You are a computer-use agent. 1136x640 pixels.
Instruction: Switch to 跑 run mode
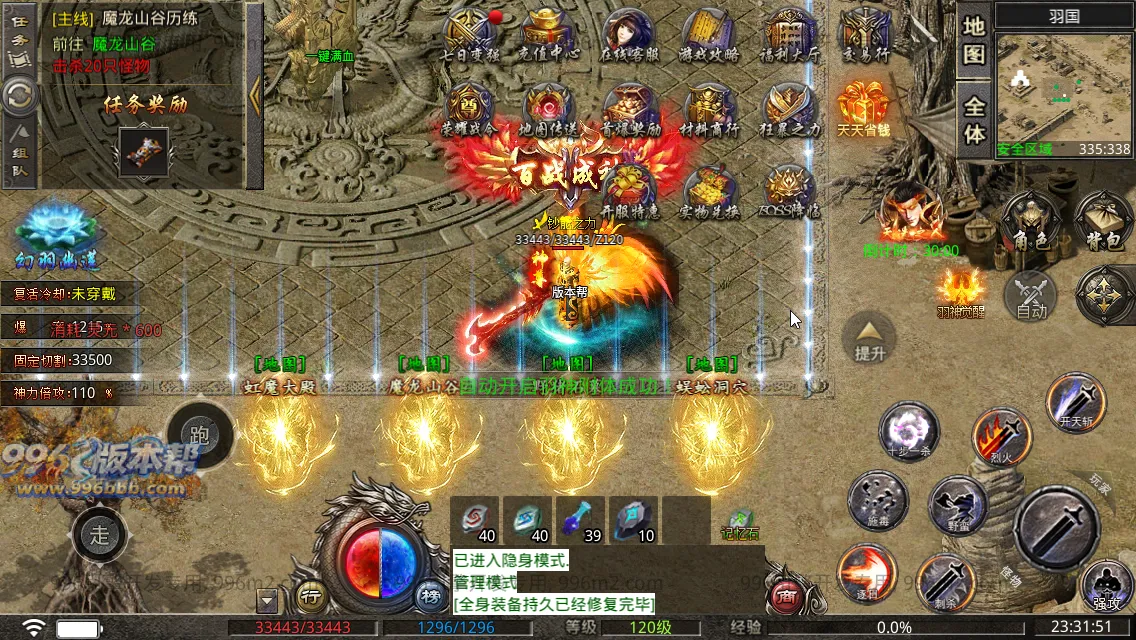pos(199,436)
